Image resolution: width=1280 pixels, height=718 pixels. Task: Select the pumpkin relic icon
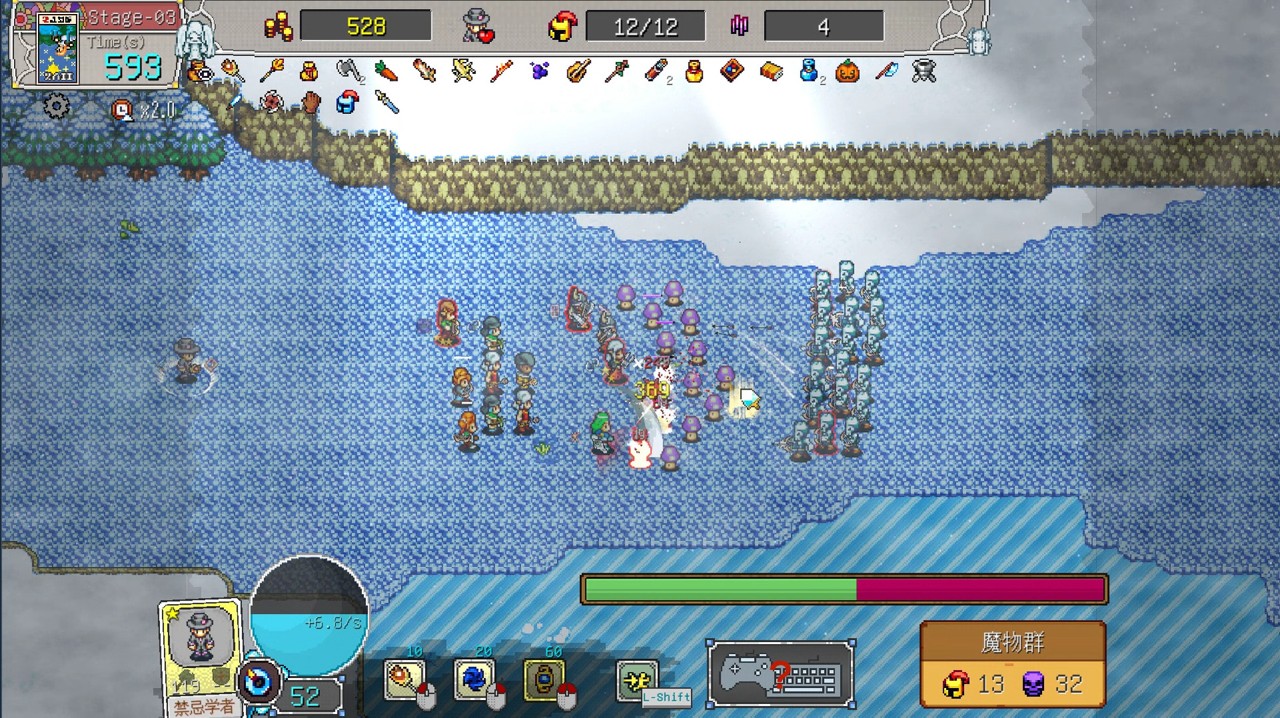(x=847, y=72)
